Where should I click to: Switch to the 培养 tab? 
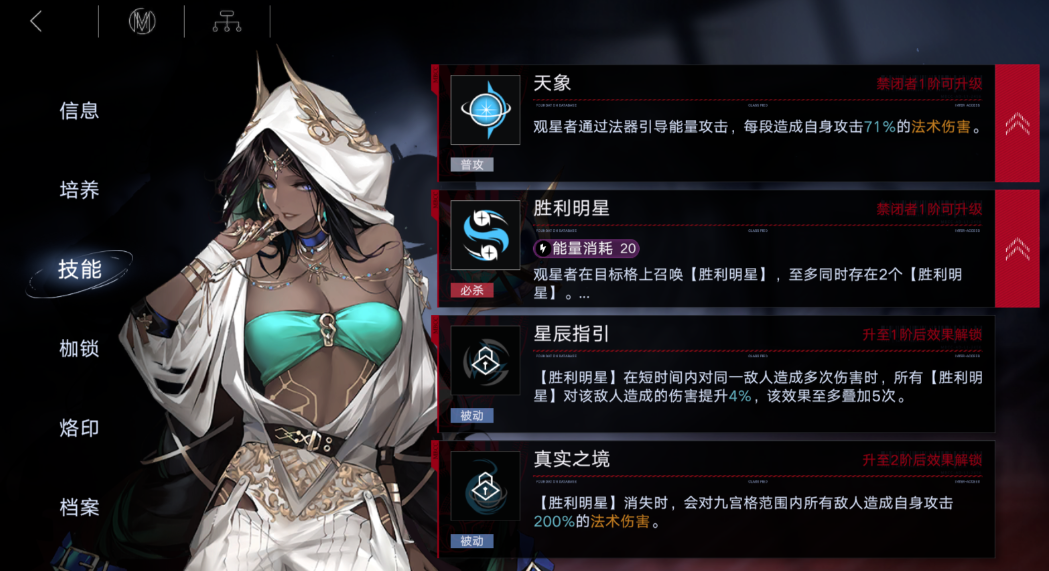click(79, 190)
